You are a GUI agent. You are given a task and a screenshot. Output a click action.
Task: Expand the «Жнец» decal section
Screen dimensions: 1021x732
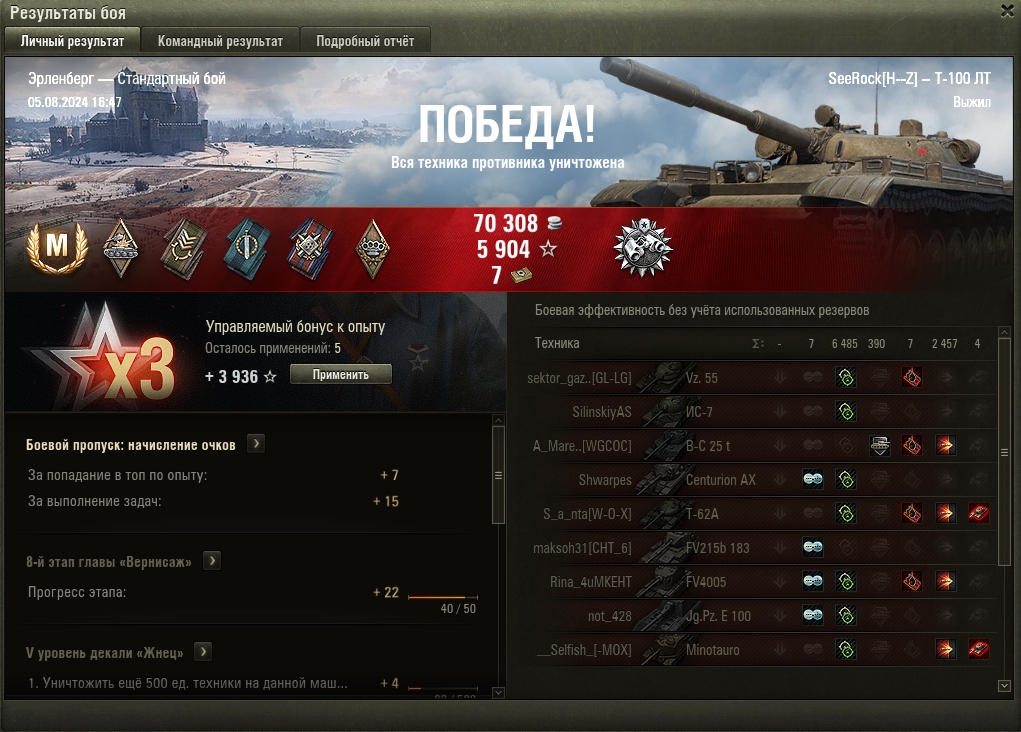pos(203,652)
